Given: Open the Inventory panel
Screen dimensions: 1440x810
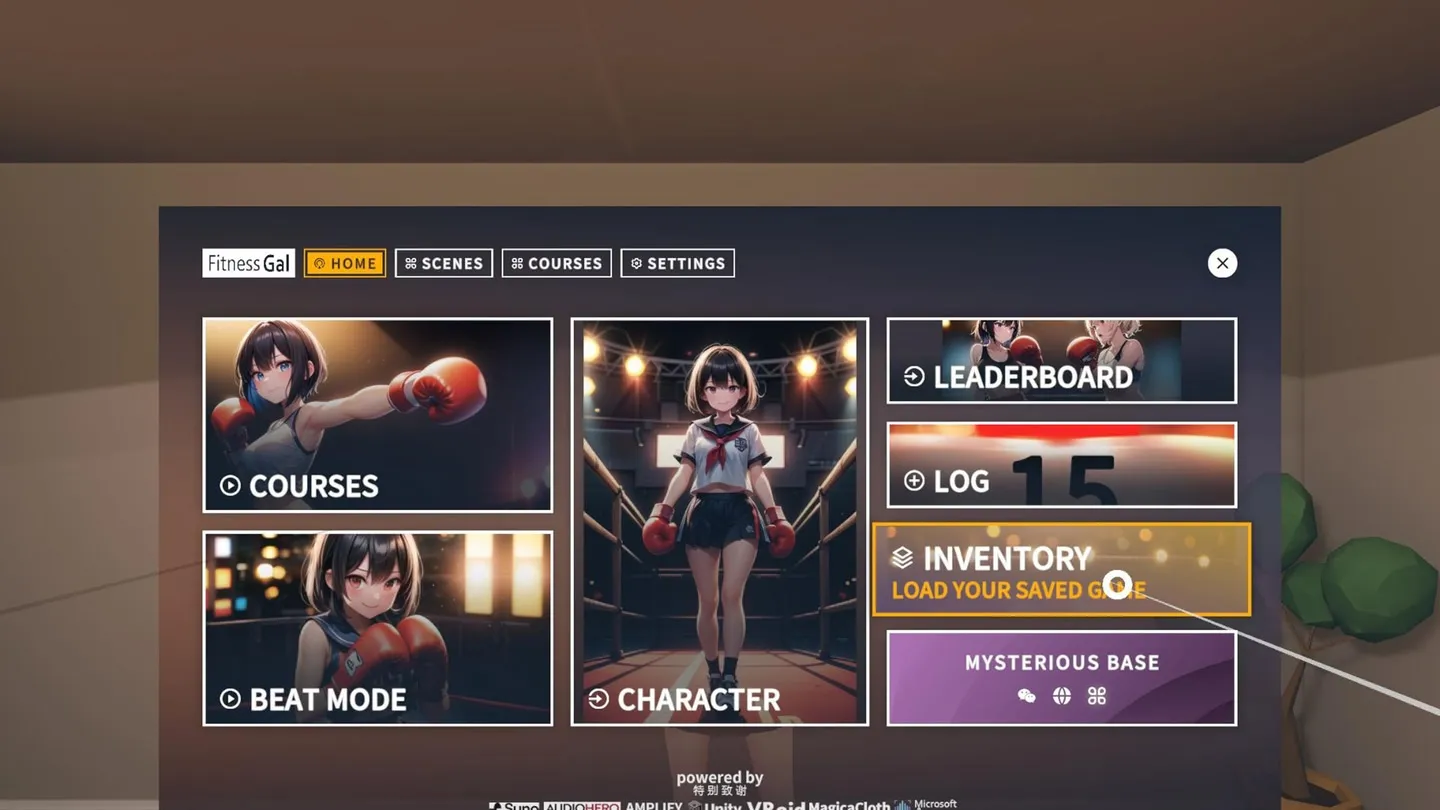Looking at the screenshot, I should tap(1061, 569).
